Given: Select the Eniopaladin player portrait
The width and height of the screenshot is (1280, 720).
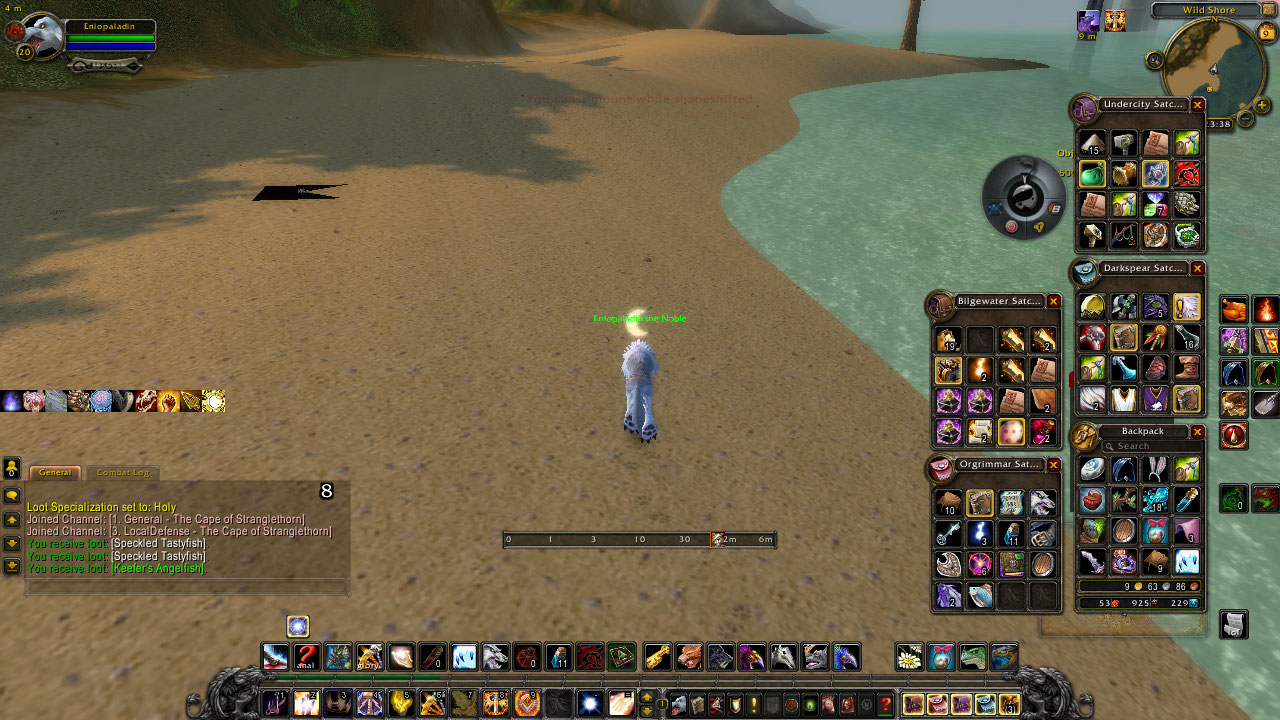Looking at the screenshot, I should tap(42, 38).
